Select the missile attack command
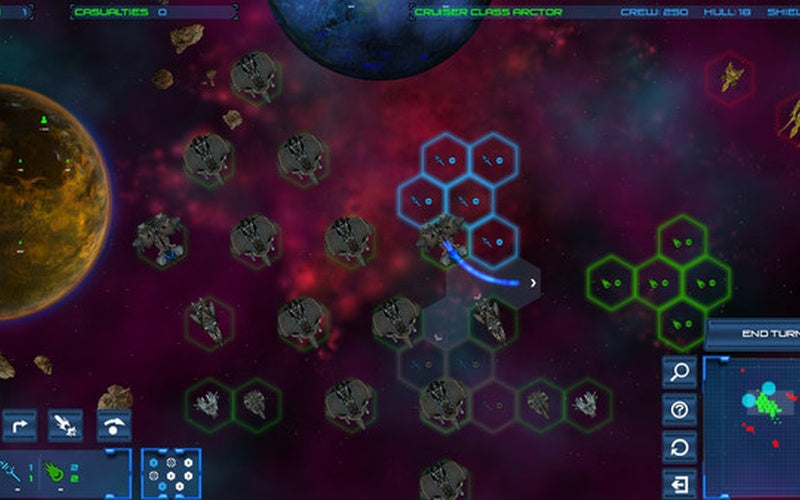800x500 pixels. (x=66, y=426)
